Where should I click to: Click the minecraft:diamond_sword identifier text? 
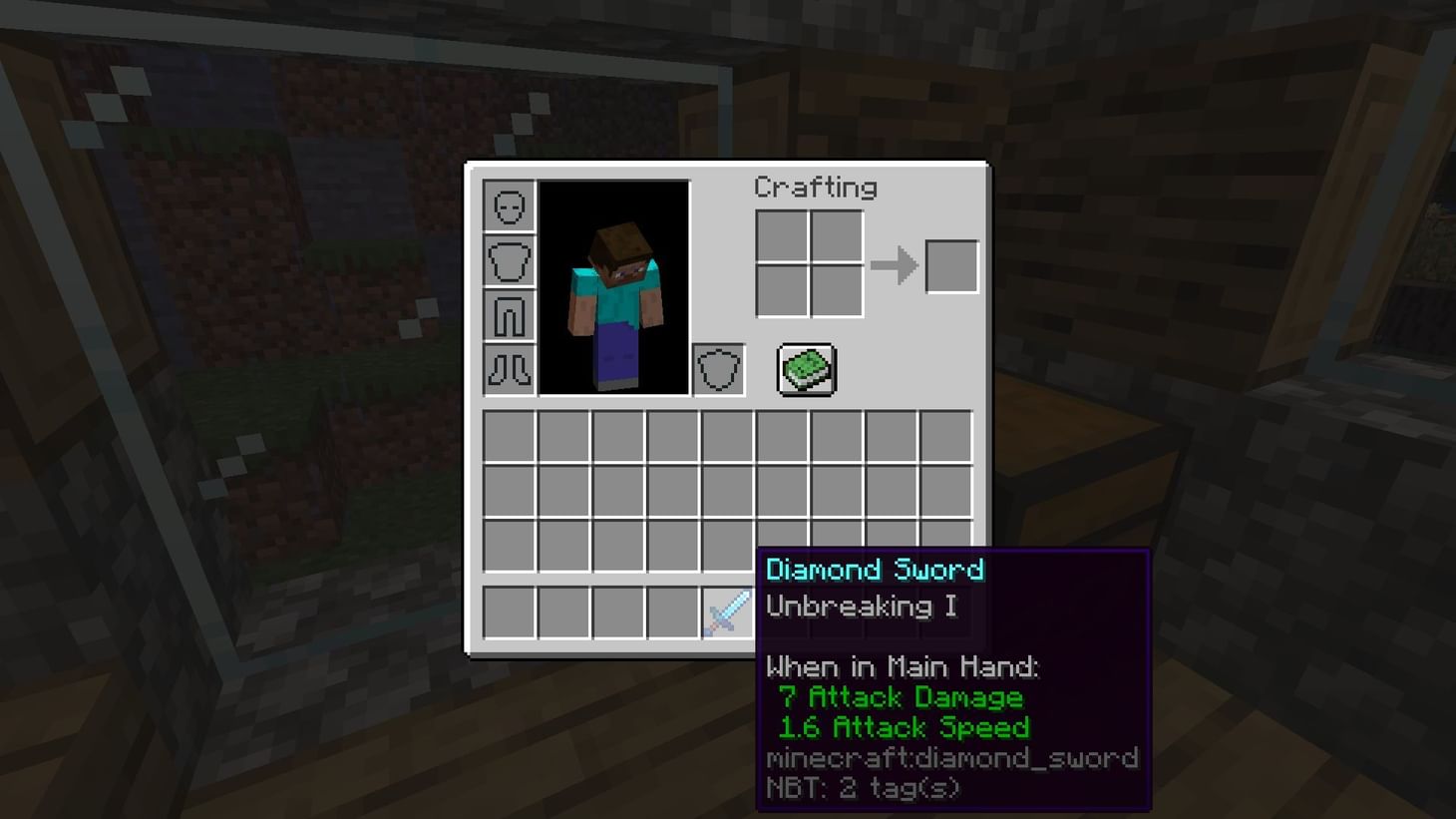click(x=951, y=758)
